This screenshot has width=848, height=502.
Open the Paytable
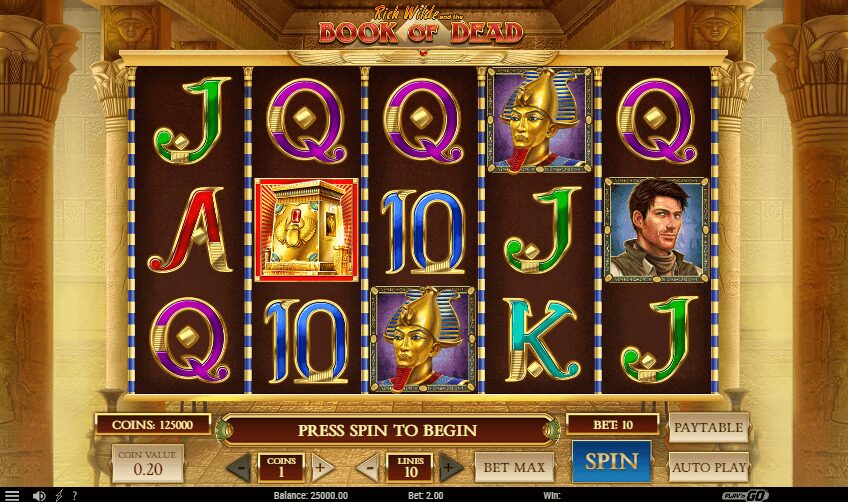pos(708,427)
